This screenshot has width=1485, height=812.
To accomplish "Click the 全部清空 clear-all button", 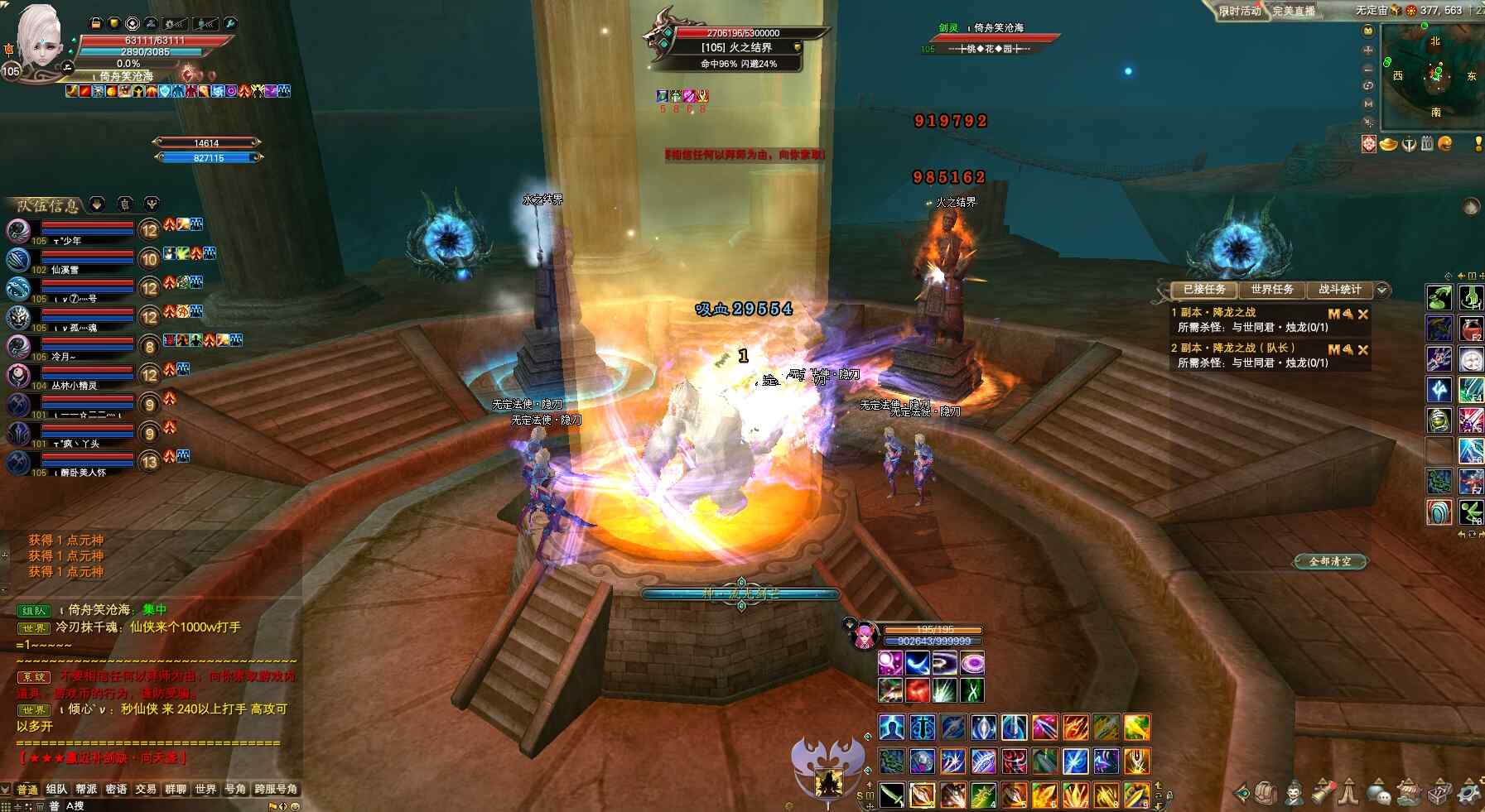I will 1329,562.
